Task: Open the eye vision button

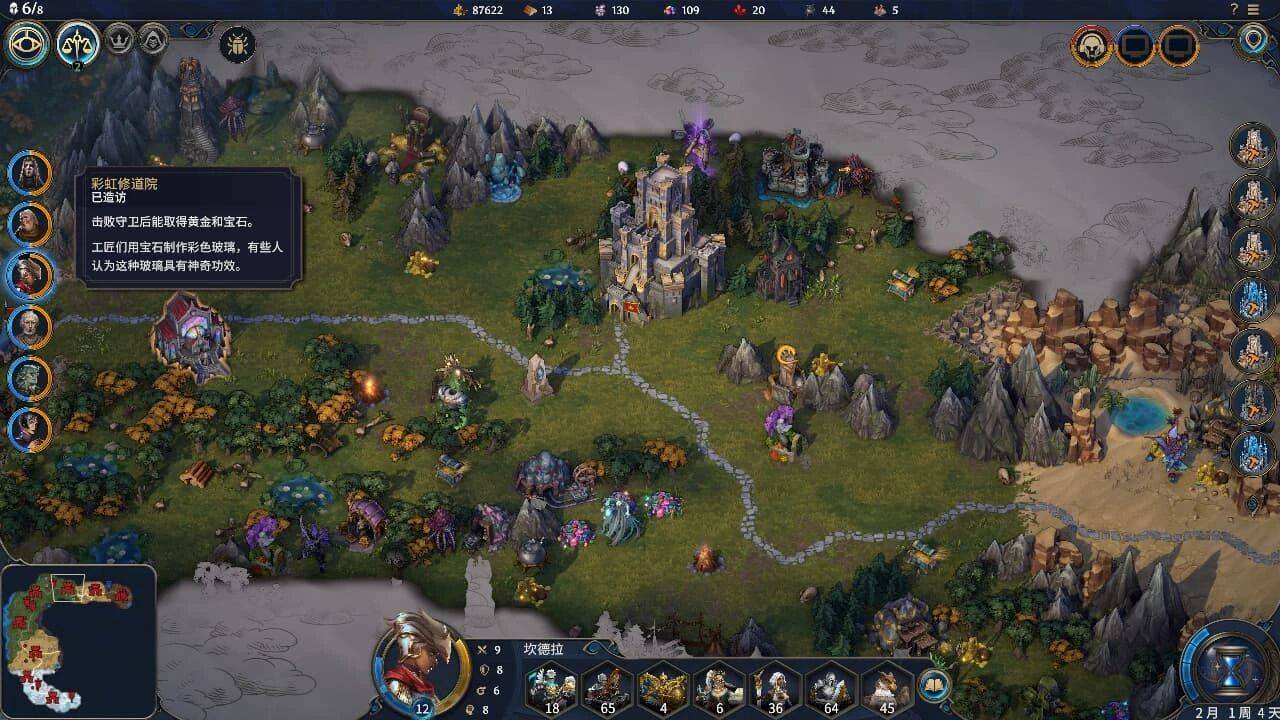Action: (x=27, y=43)
